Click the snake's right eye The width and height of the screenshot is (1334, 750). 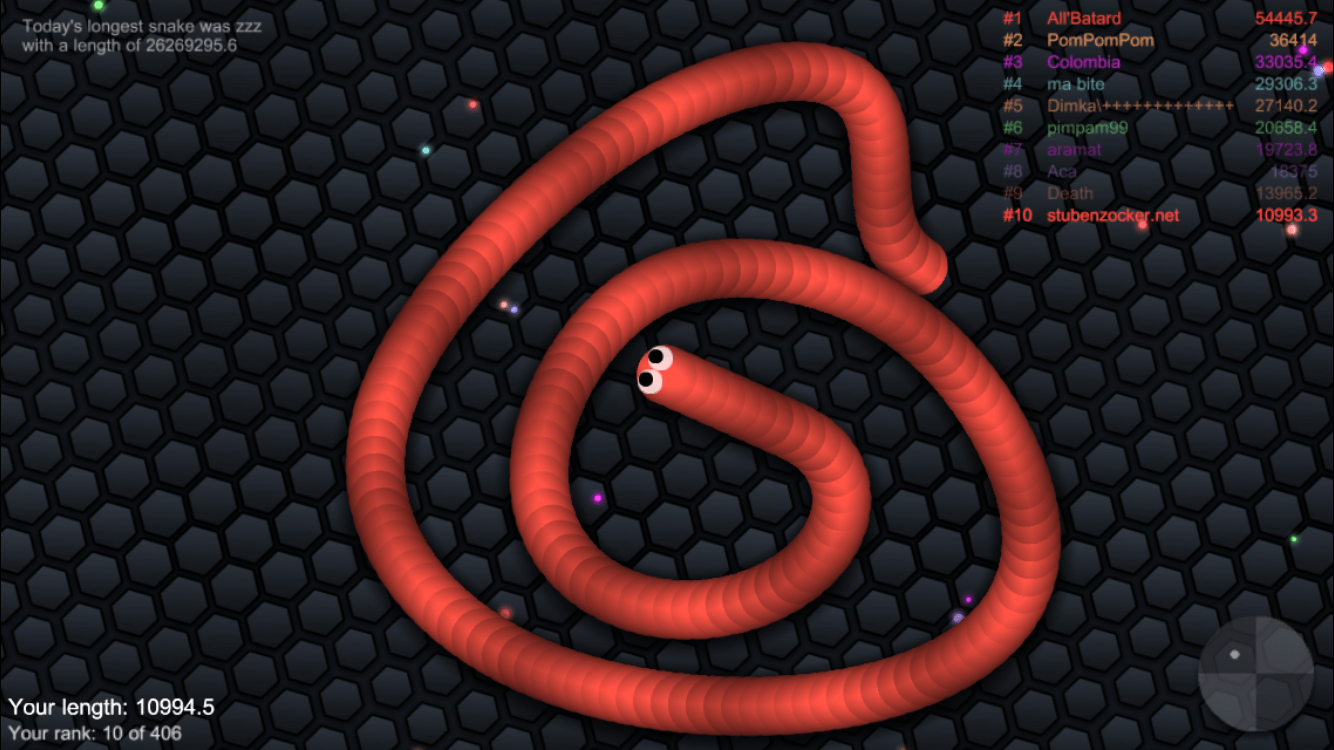click(x=656, y=355)
